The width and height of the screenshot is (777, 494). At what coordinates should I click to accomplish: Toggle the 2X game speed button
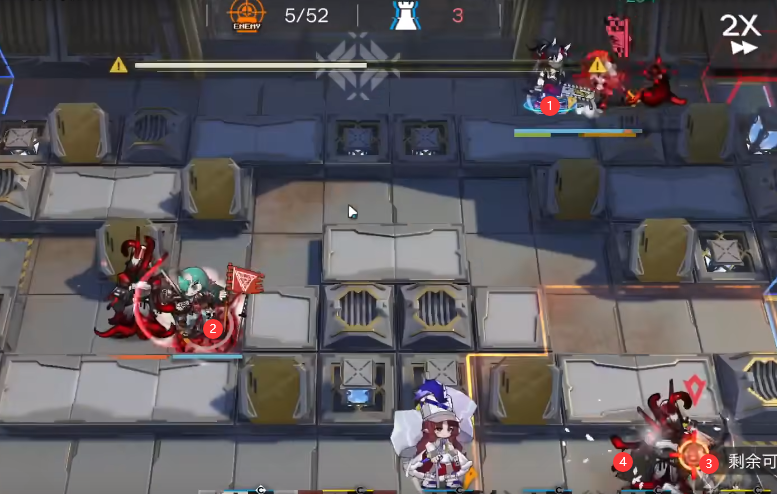742,32
